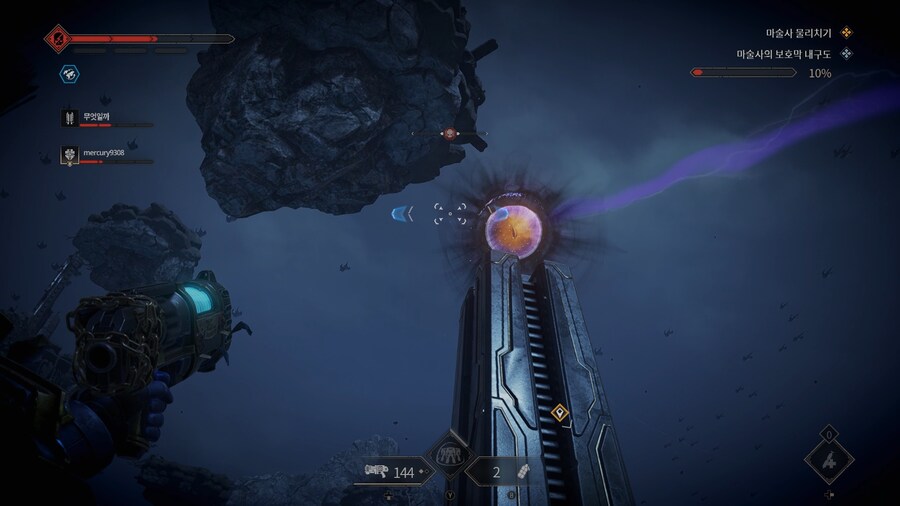Click the orange waypoint marker

pos(560,412)
